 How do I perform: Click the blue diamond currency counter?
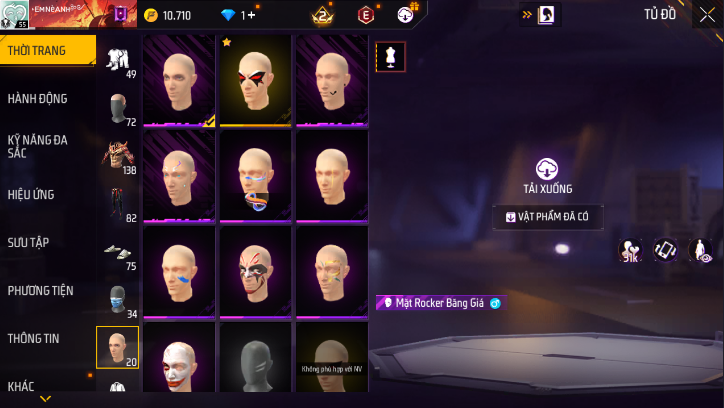238,15
